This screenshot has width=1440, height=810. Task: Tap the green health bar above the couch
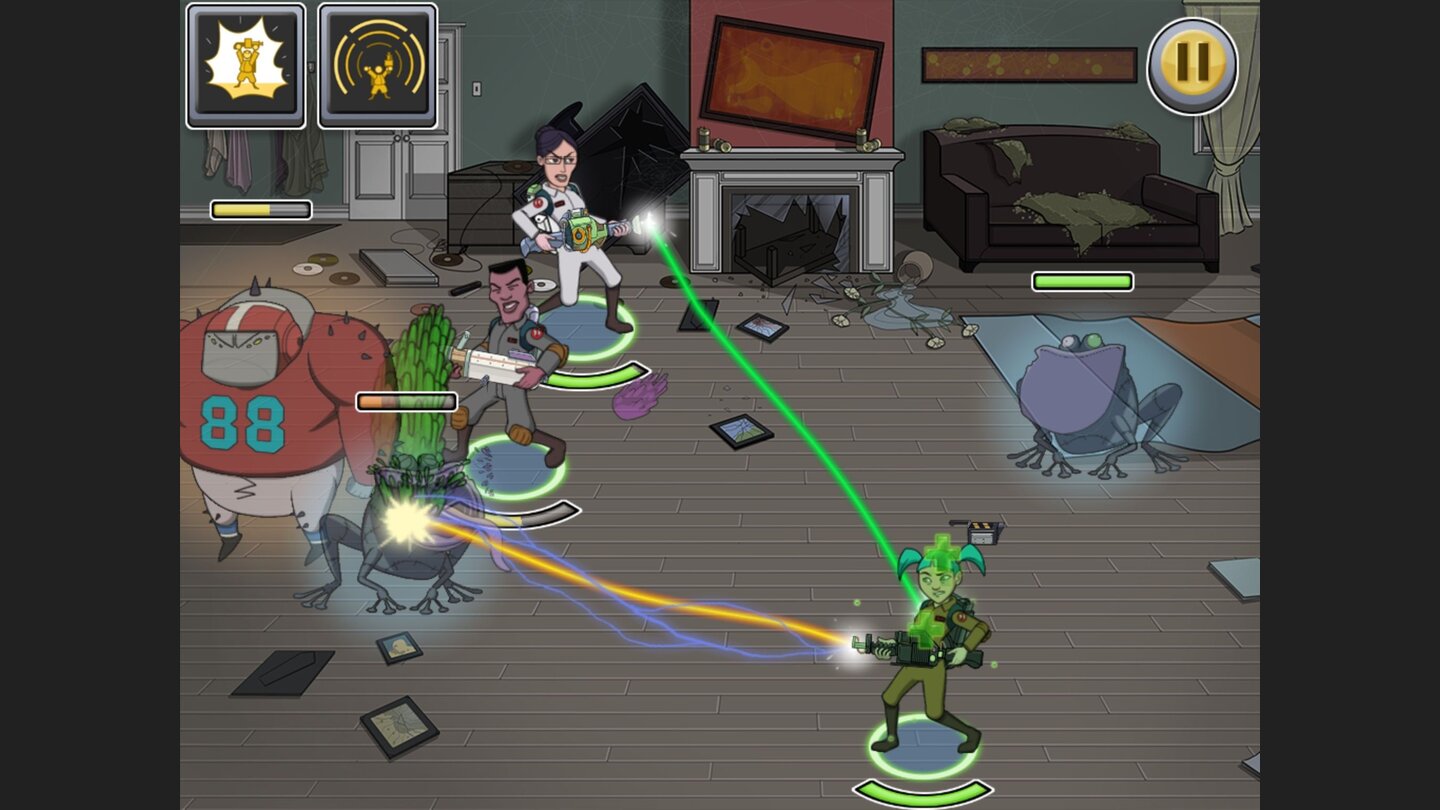pyautogui.click(x=1083, y=282)
